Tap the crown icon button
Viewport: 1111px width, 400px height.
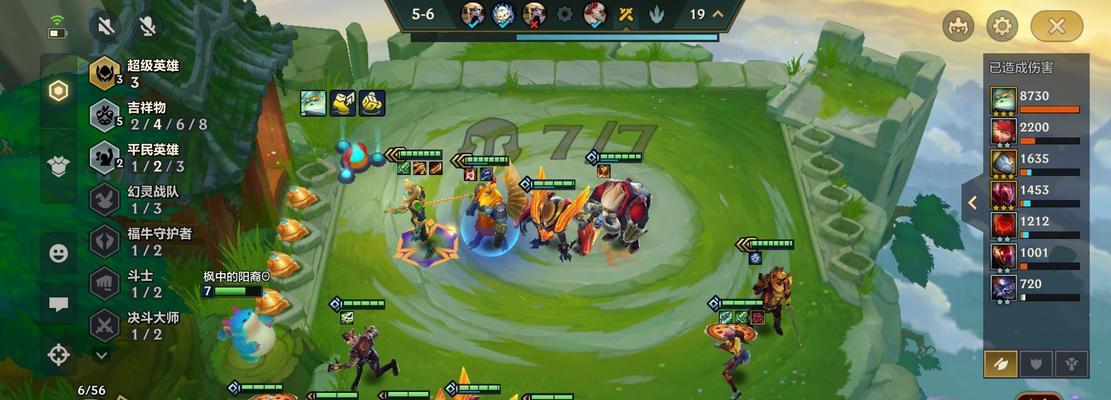point(958,26)
